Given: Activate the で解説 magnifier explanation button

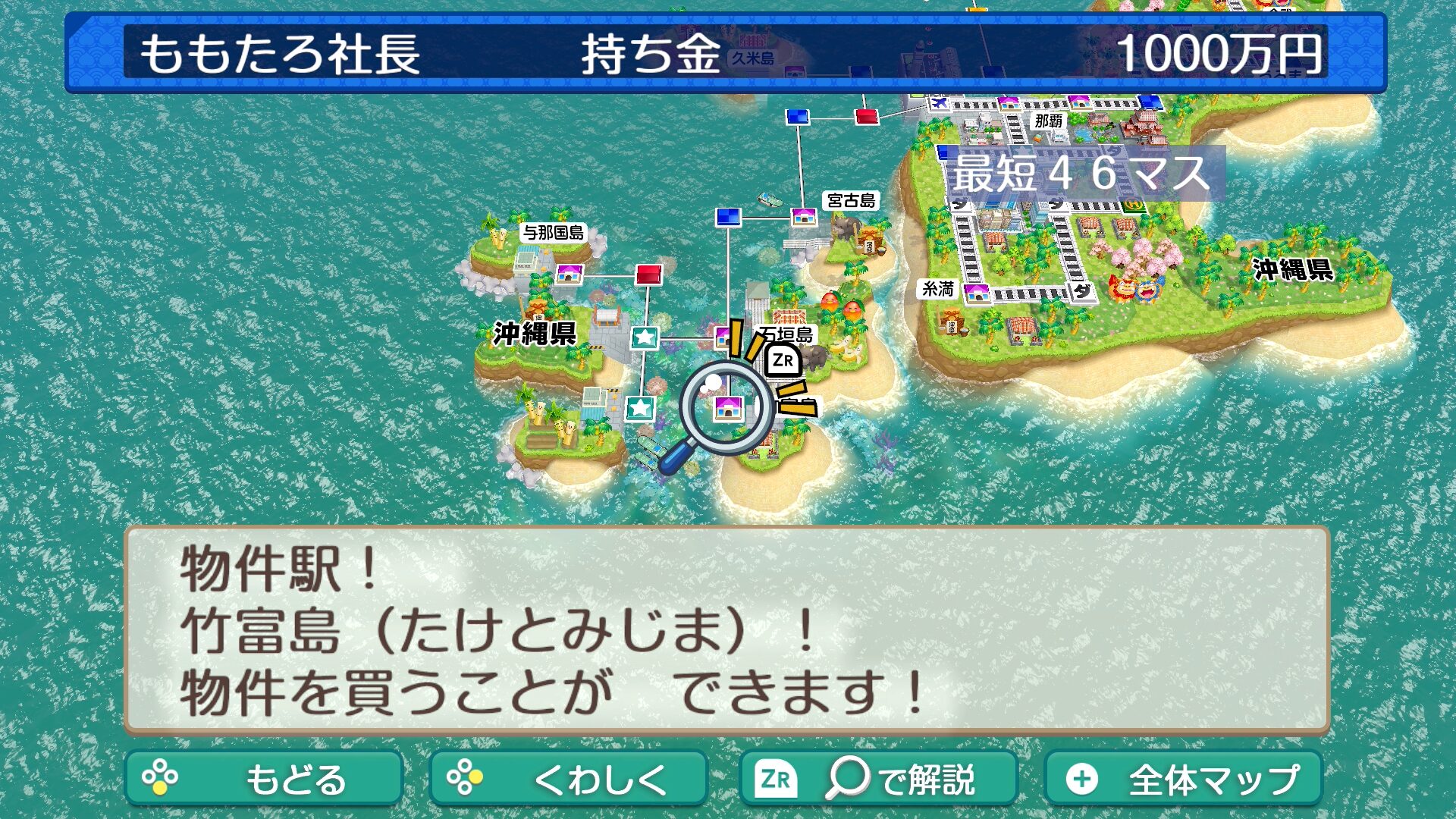Looking at the screenshot, I should 878,778.
